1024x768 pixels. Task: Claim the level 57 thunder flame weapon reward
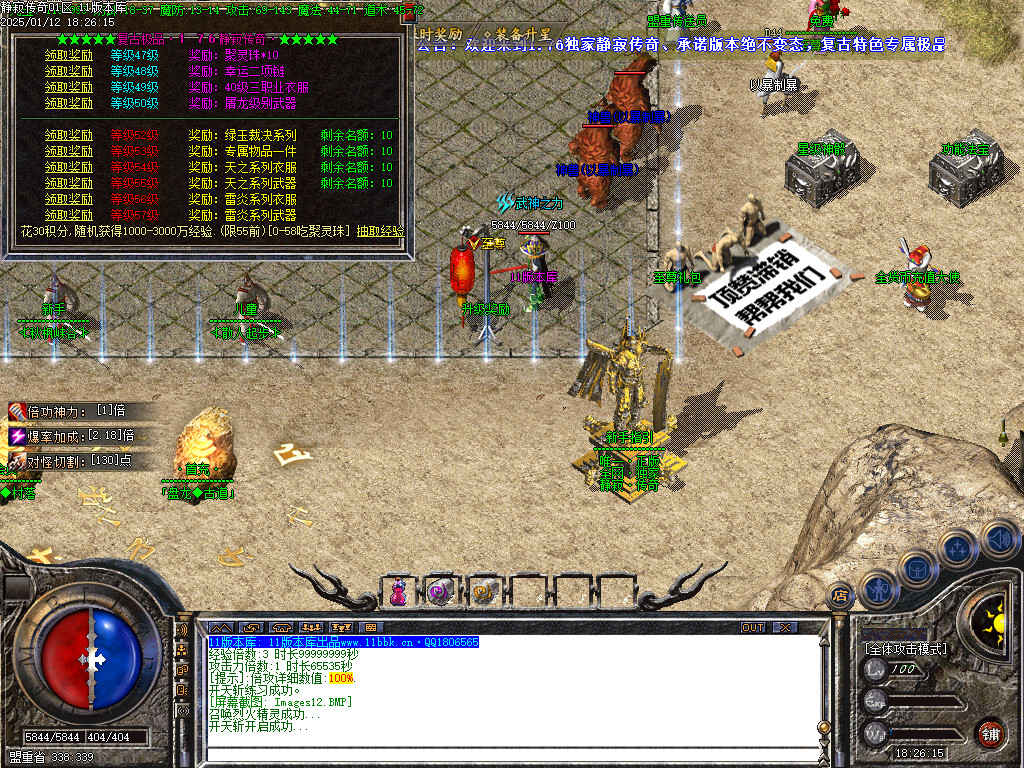69,215
